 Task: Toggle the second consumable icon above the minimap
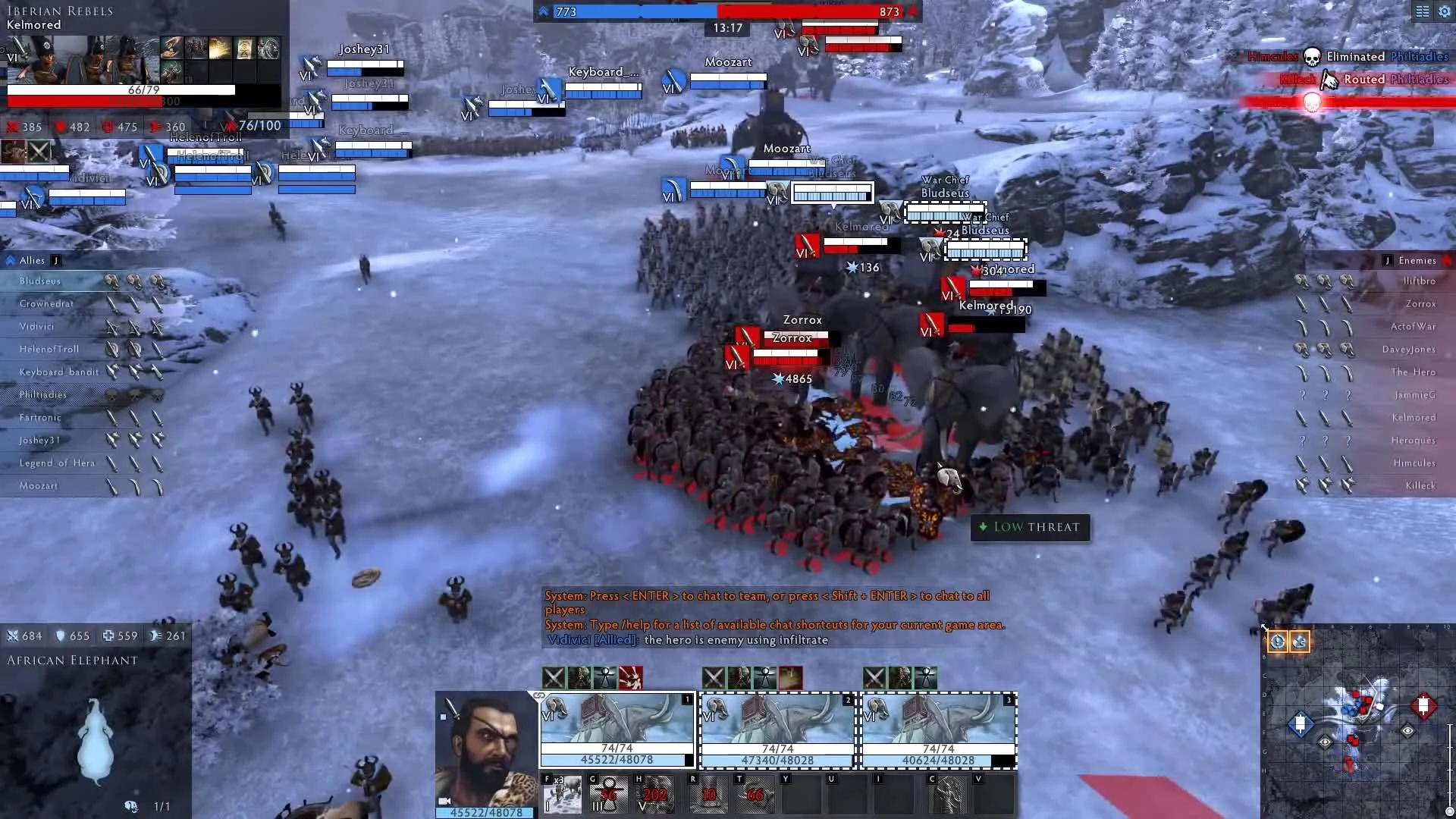(1299, 642)
